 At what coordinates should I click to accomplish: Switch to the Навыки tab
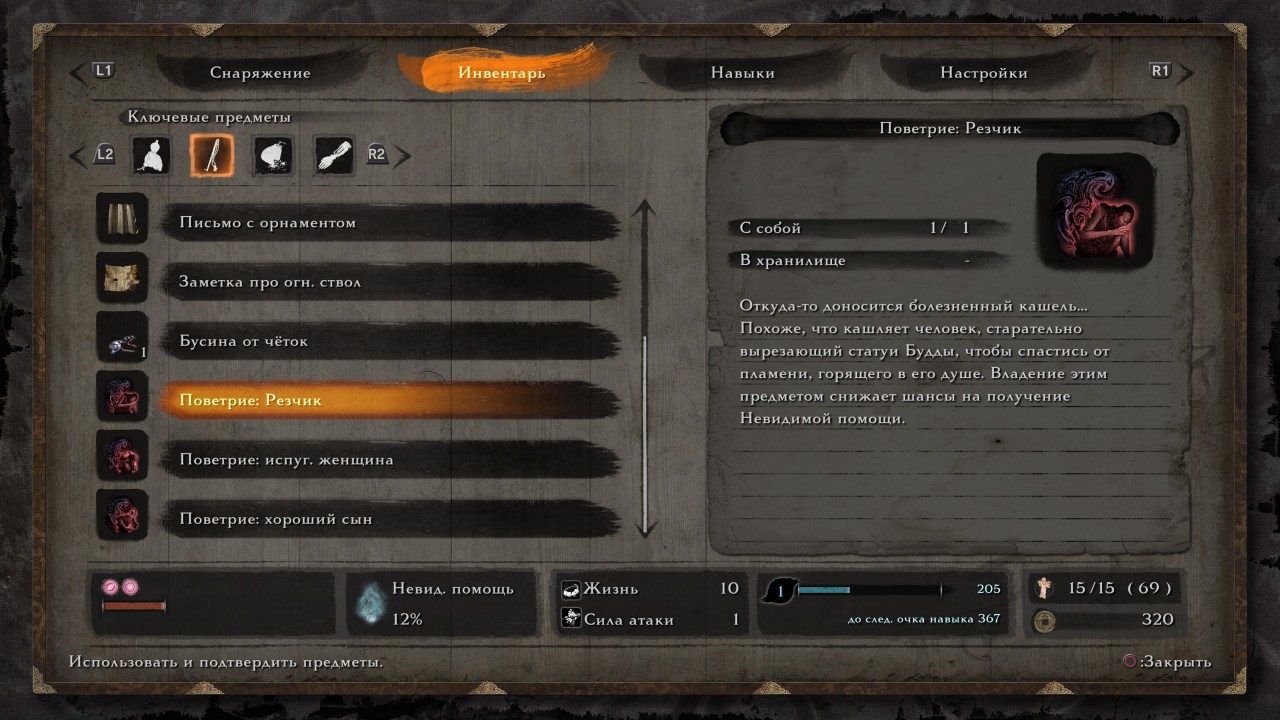742,72
